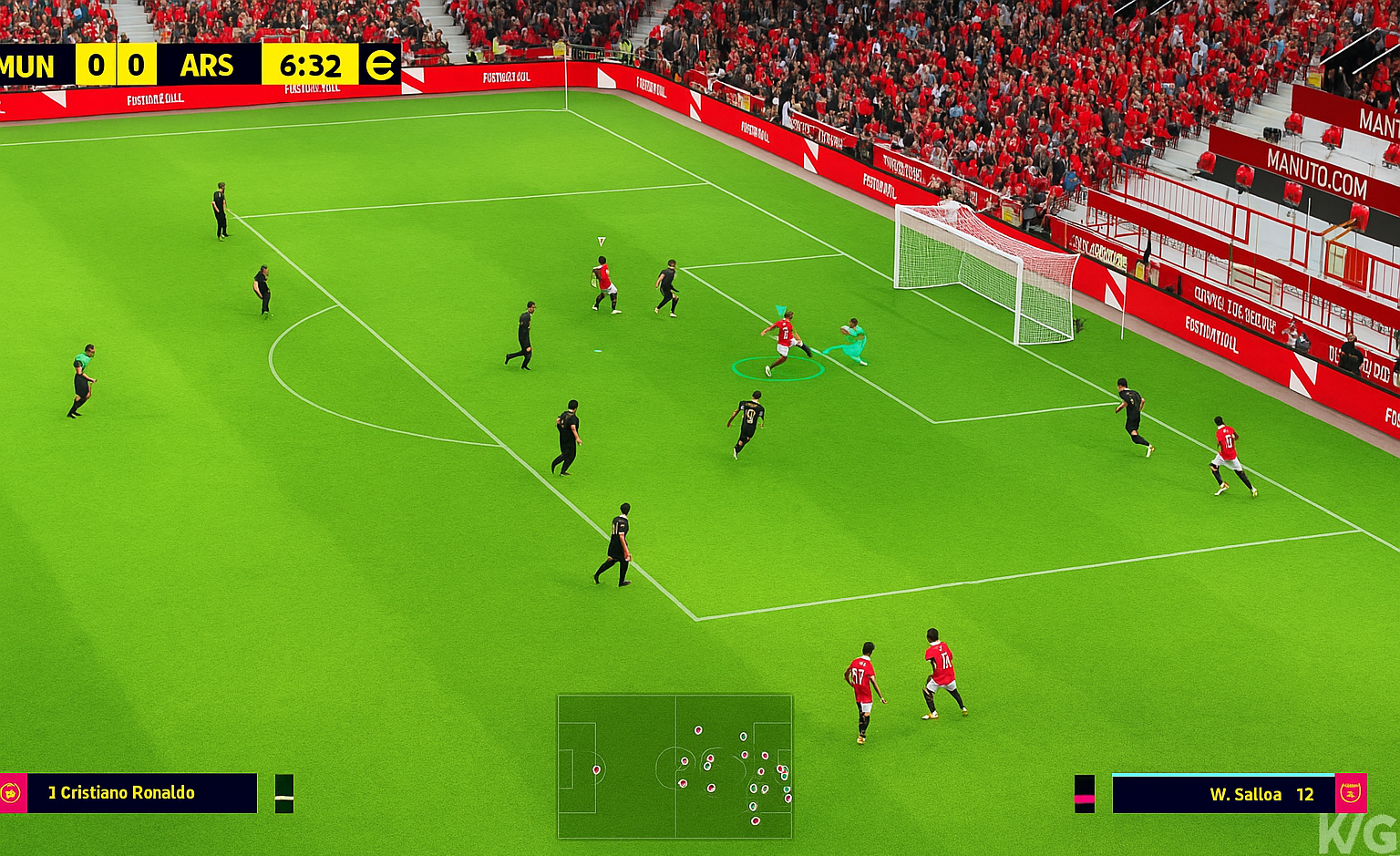Viewport: 1400px width, 856px height.
Task: Click the pitch radar minimap
Action: (674, 767)
